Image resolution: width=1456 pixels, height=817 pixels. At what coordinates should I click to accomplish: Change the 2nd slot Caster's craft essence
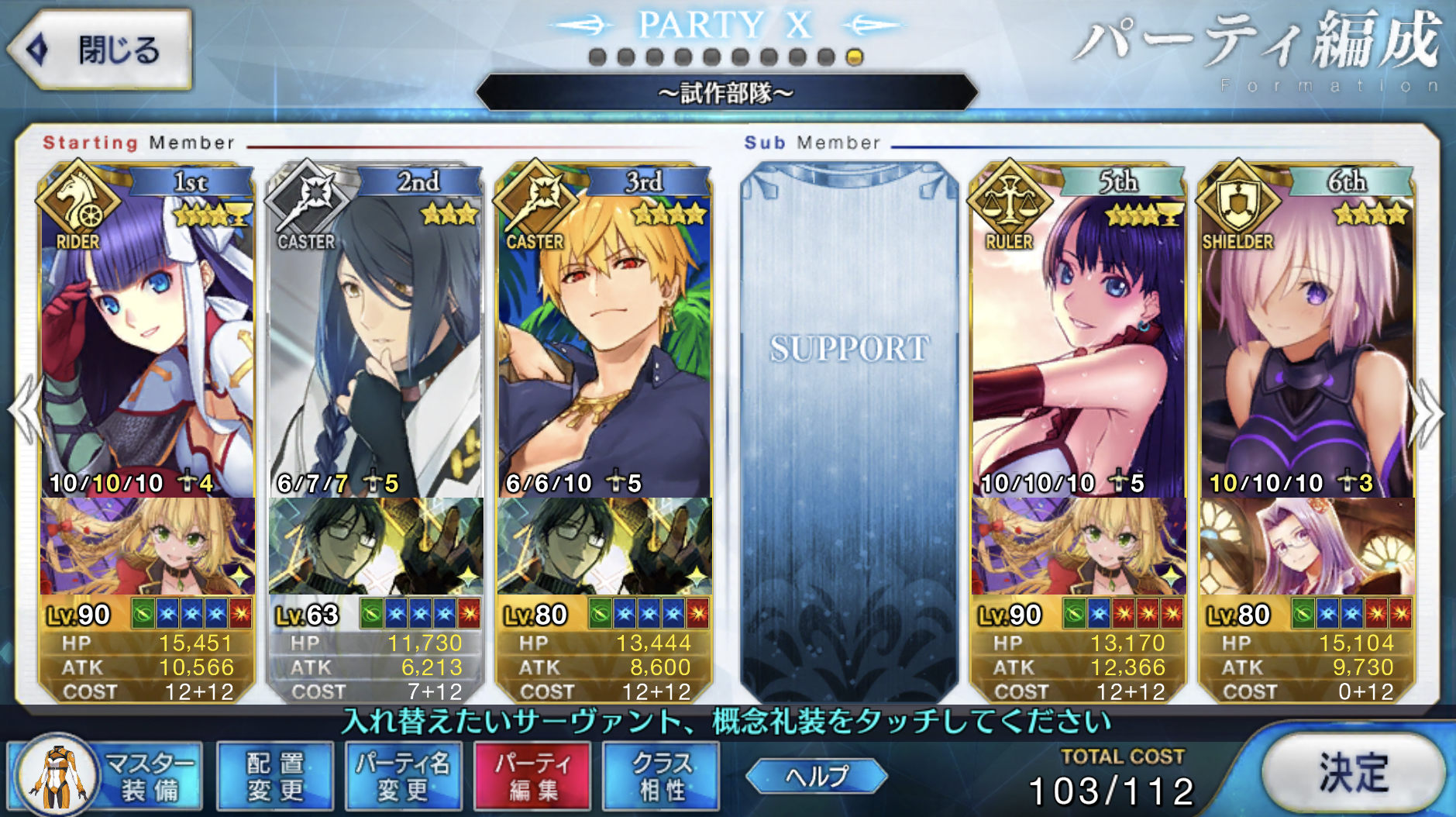pyautogui.click(x=376, y=546)
